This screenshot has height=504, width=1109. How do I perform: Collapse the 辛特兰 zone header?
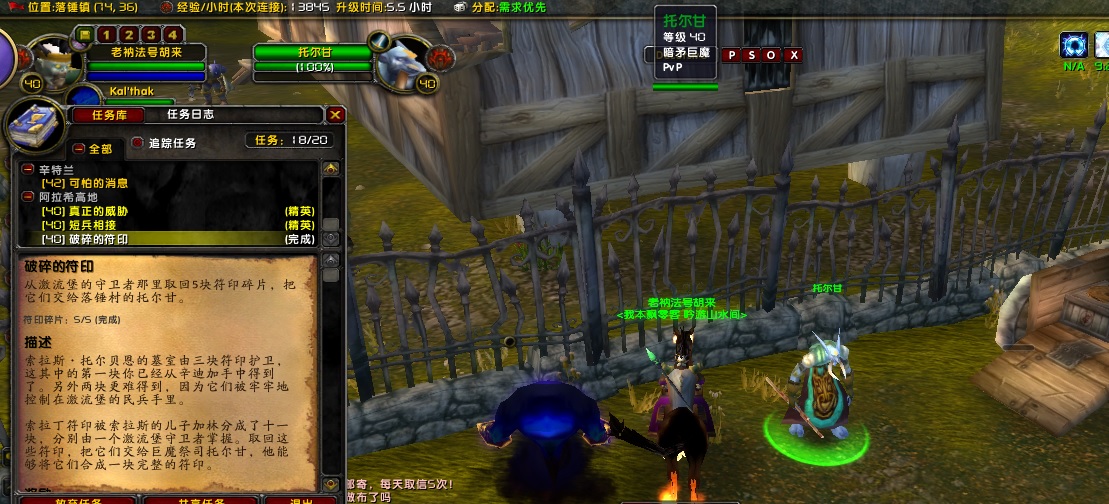point(28,170)
